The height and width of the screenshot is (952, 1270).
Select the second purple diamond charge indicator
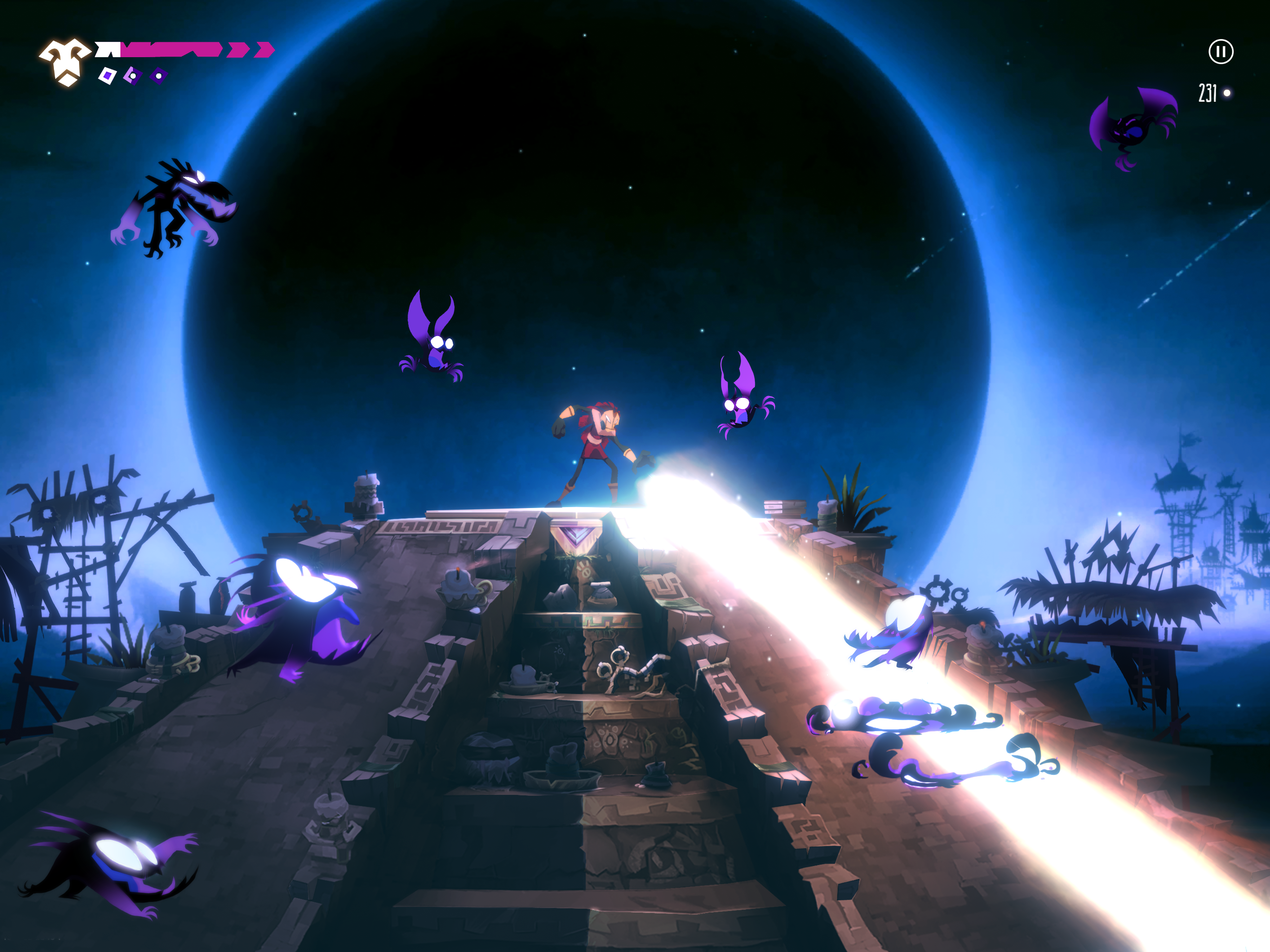[134, 76]
